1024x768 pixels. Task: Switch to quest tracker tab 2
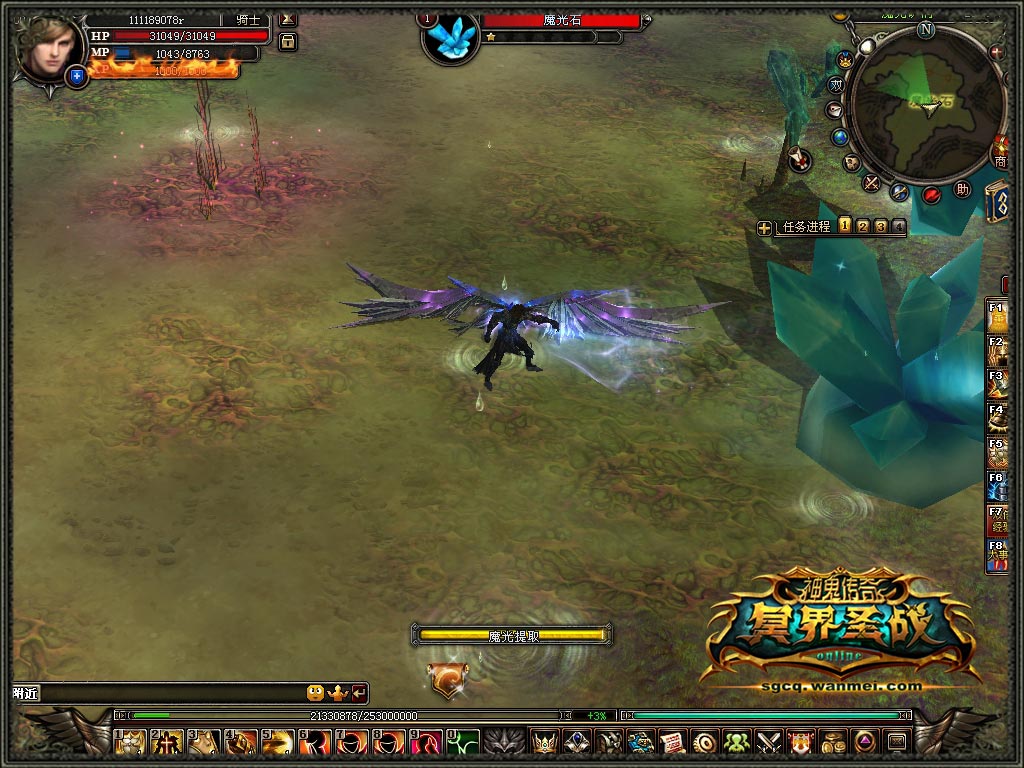(863, 226)
